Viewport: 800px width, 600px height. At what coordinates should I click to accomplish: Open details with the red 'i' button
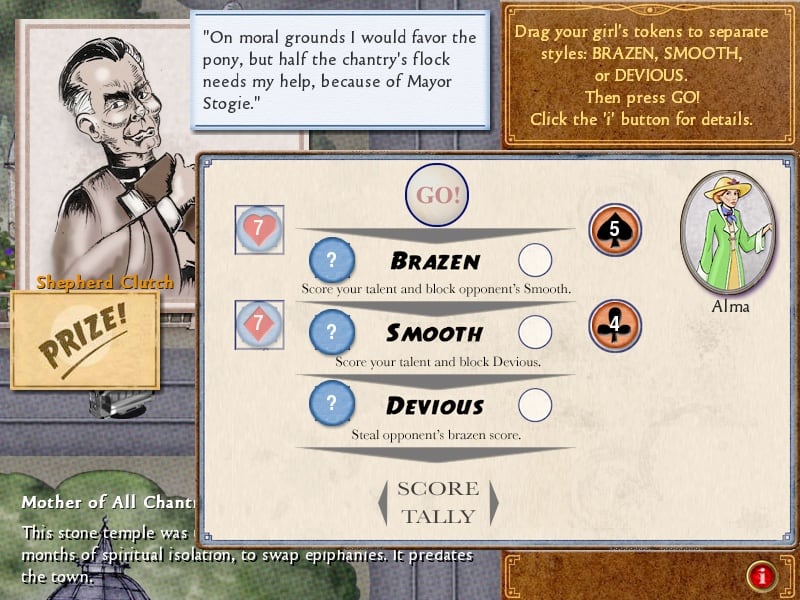click(x=762, y=575)
